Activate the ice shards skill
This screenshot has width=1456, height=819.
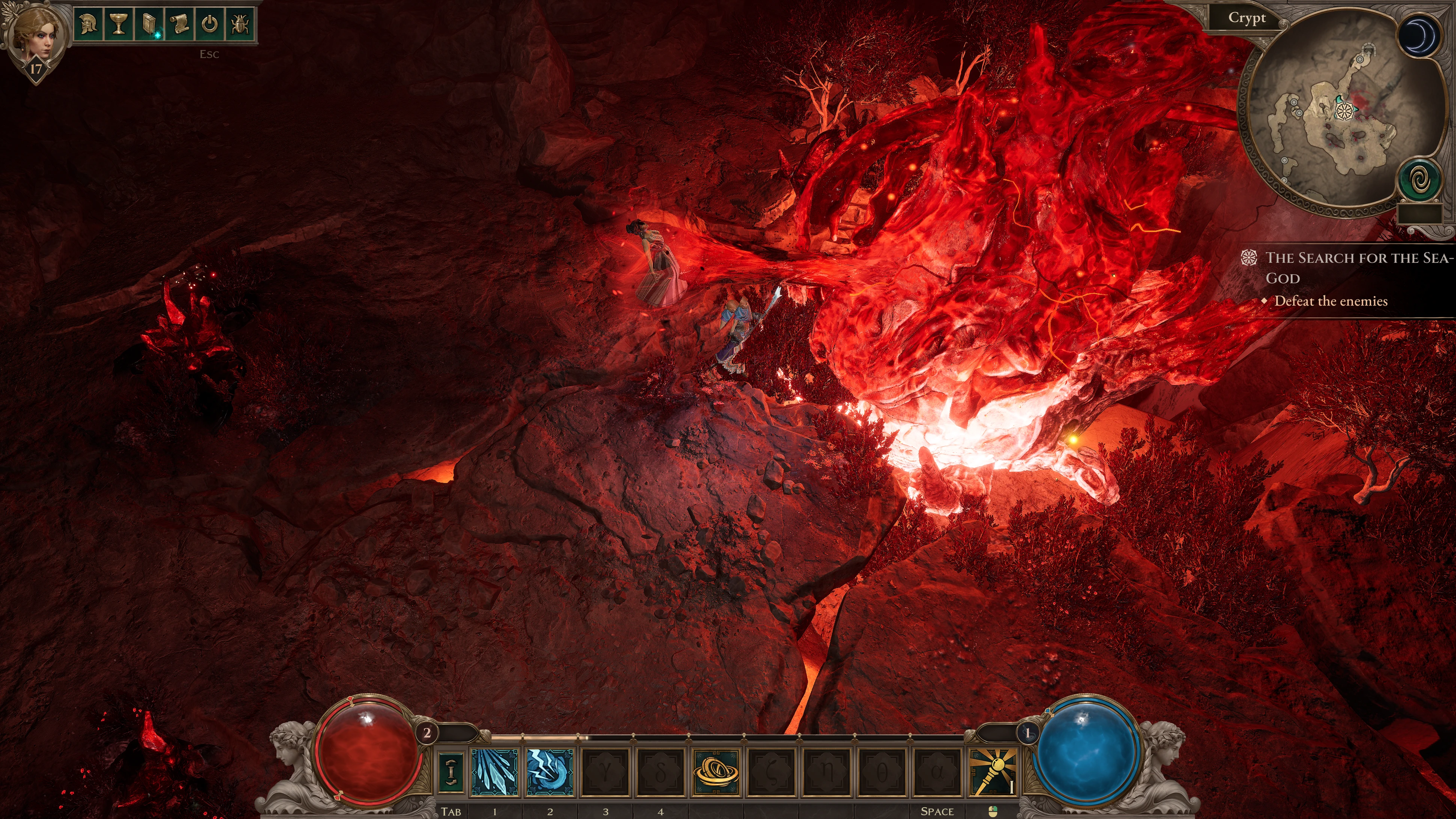coord(494,772)
